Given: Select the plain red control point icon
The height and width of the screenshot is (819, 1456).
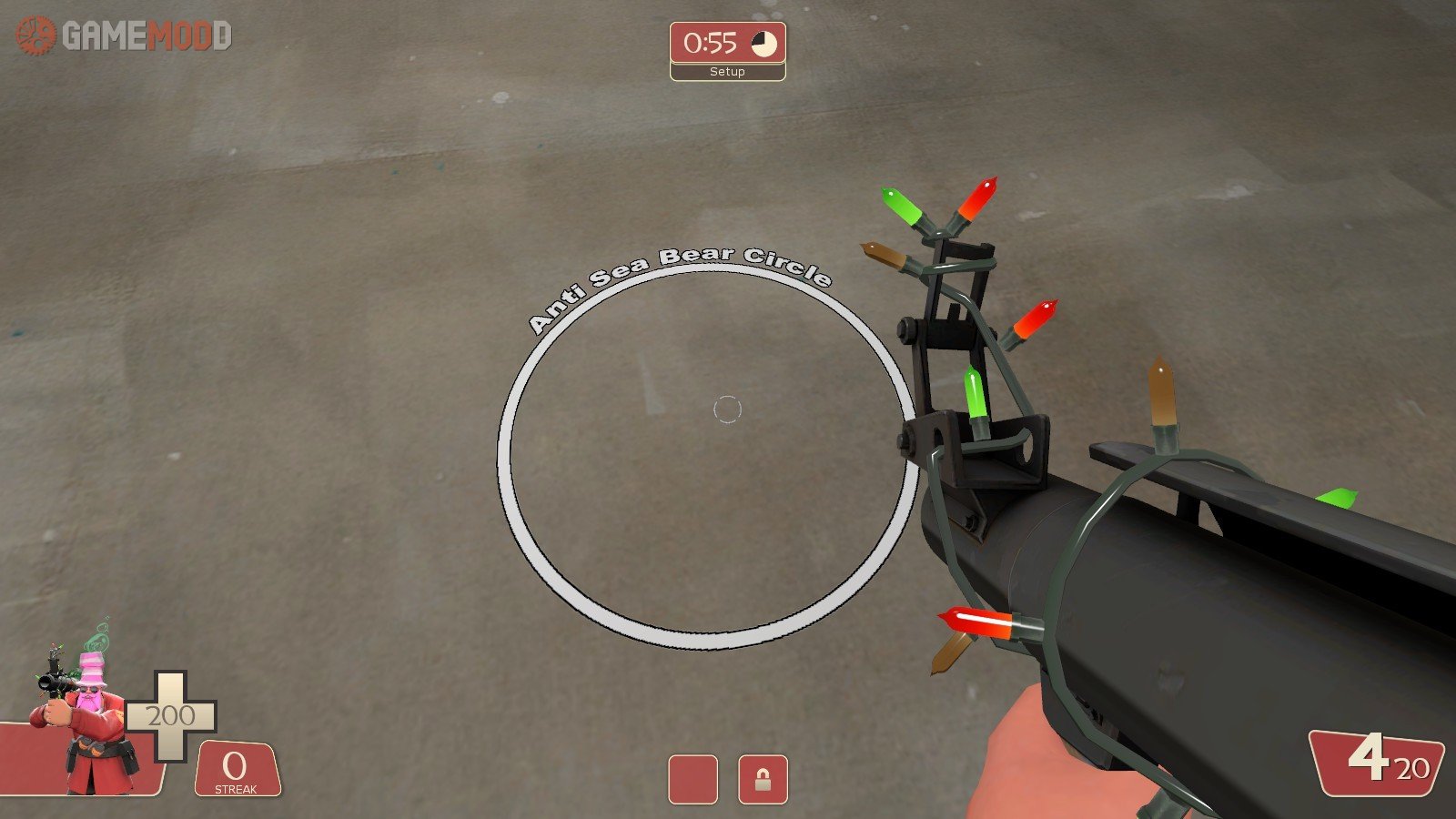Looking at the screenshot, I should (x=693, y=779).
